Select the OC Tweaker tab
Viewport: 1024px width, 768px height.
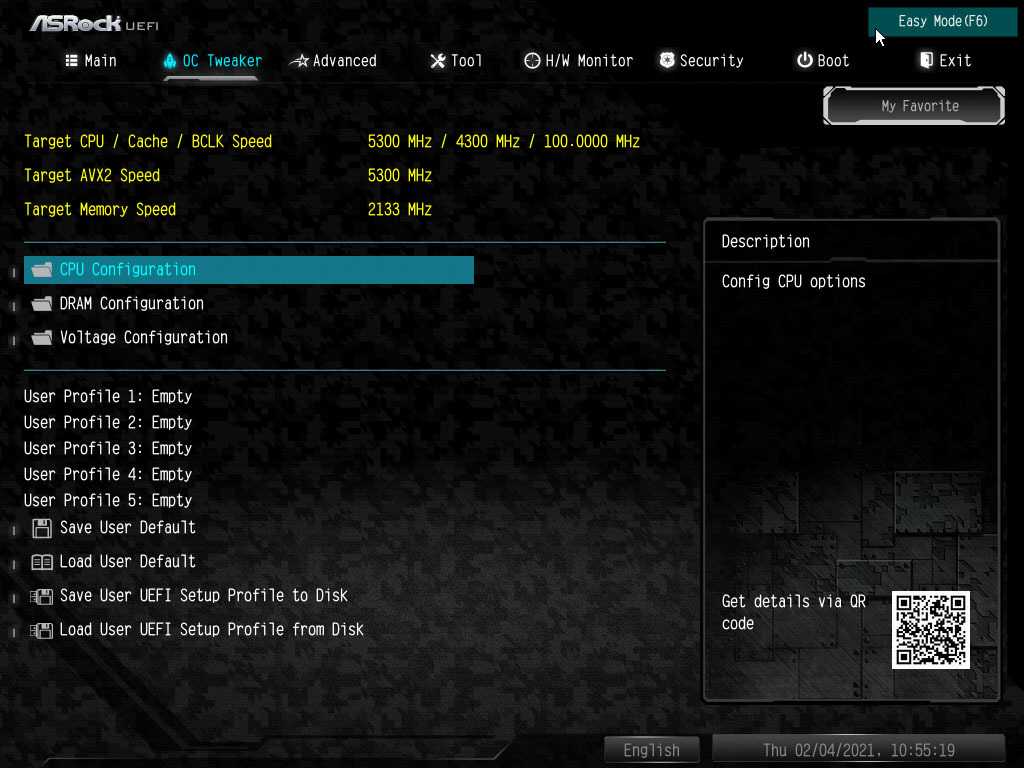click(212, 61)
